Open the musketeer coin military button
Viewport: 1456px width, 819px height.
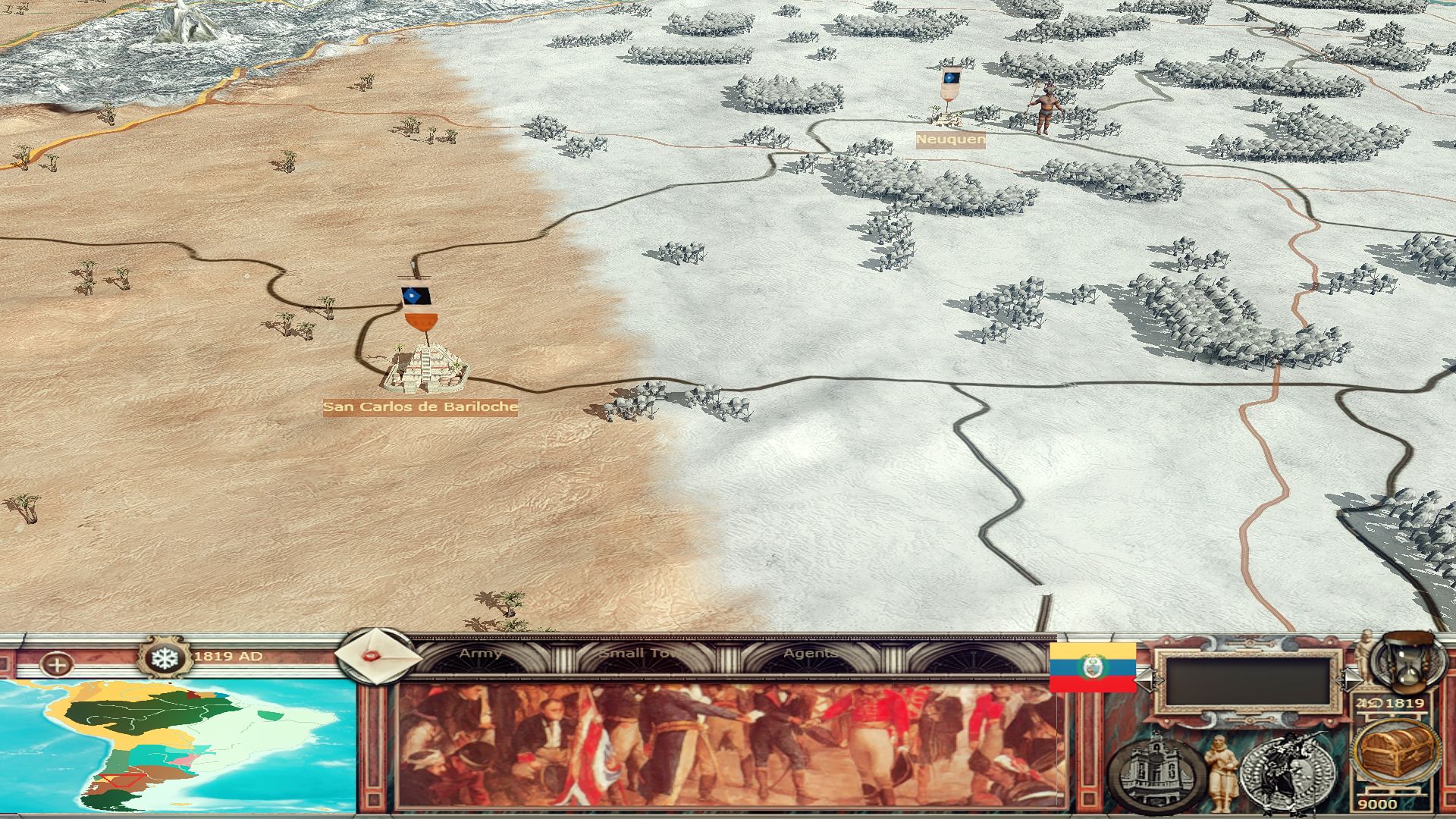point(1288,772)
